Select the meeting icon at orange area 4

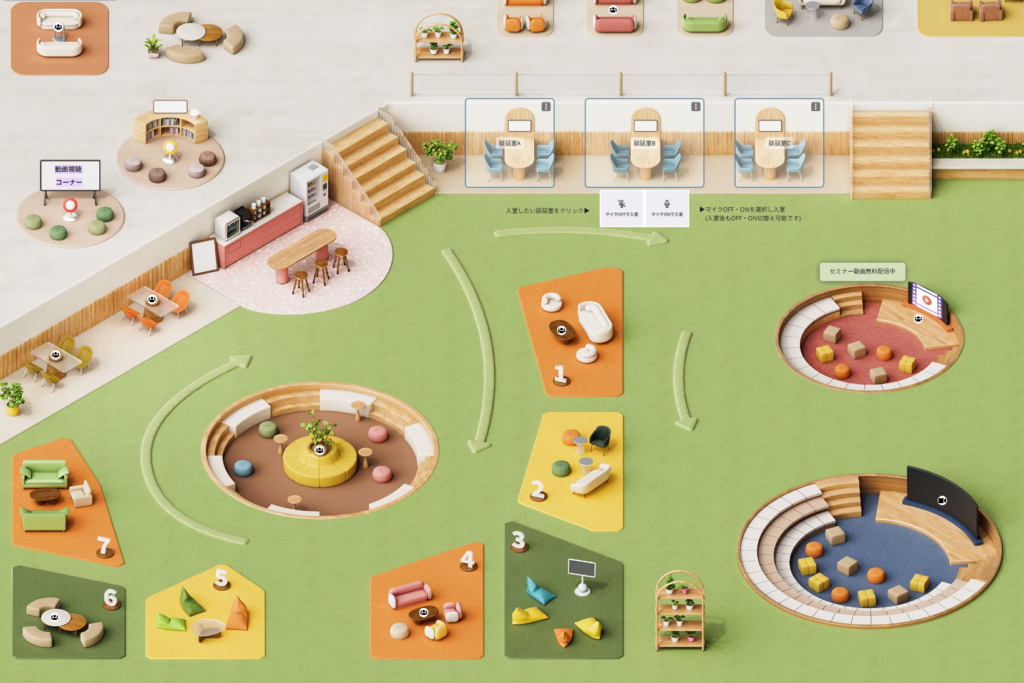tap(424, 612)
